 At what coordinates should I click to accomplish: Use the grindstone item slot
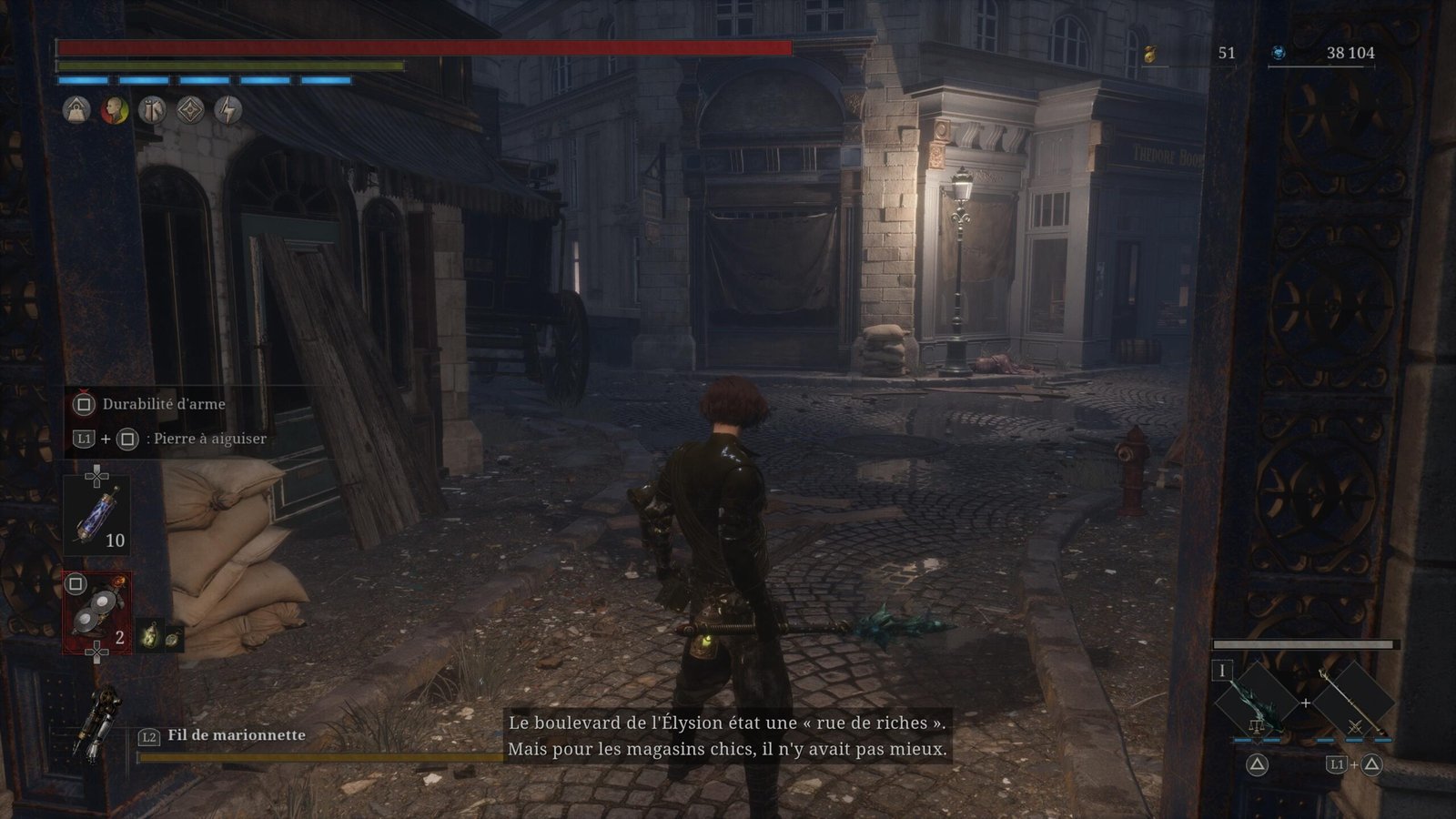pyautogui.click(x=96, y=612)
